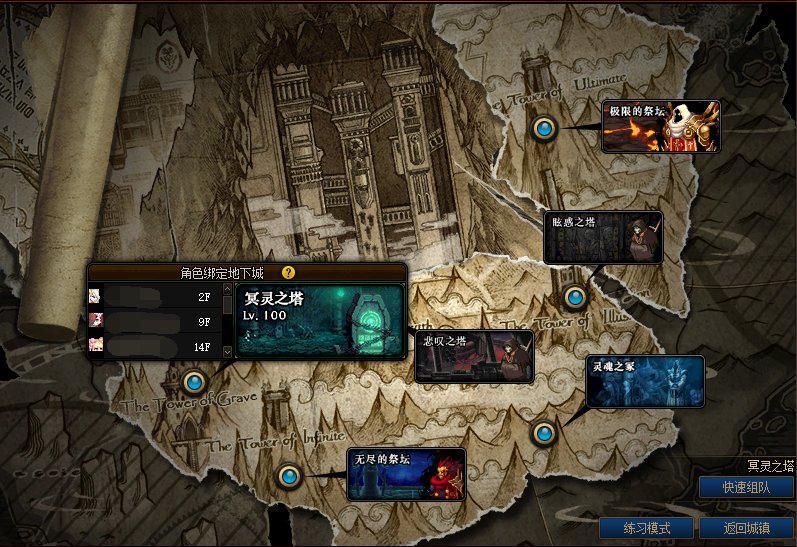Open the yellow question mark help icon
This screenshot has height=547, width=797.
click(x=288, y=272)
